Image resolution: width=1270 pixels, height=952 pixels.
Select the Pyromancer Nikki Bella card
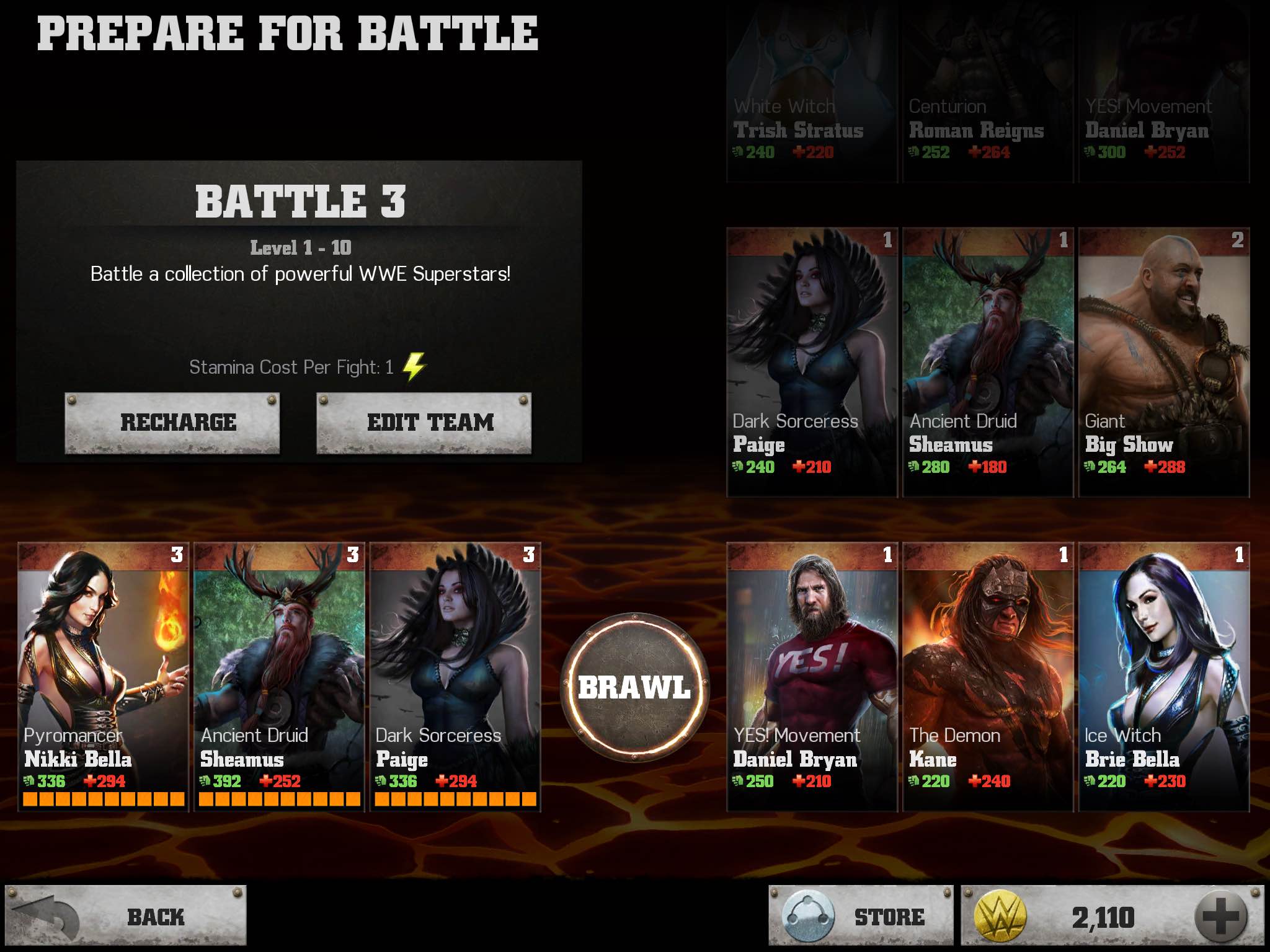point(103,676)
